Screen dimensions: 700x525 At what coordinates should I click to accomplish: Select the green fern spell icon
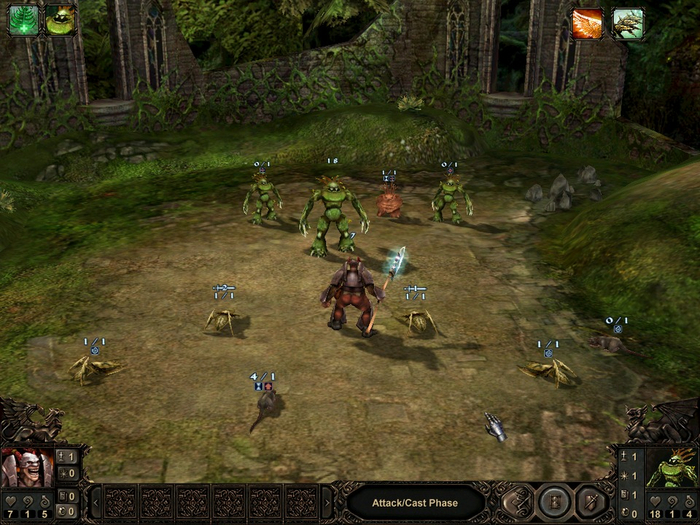(x=23, y=20)
